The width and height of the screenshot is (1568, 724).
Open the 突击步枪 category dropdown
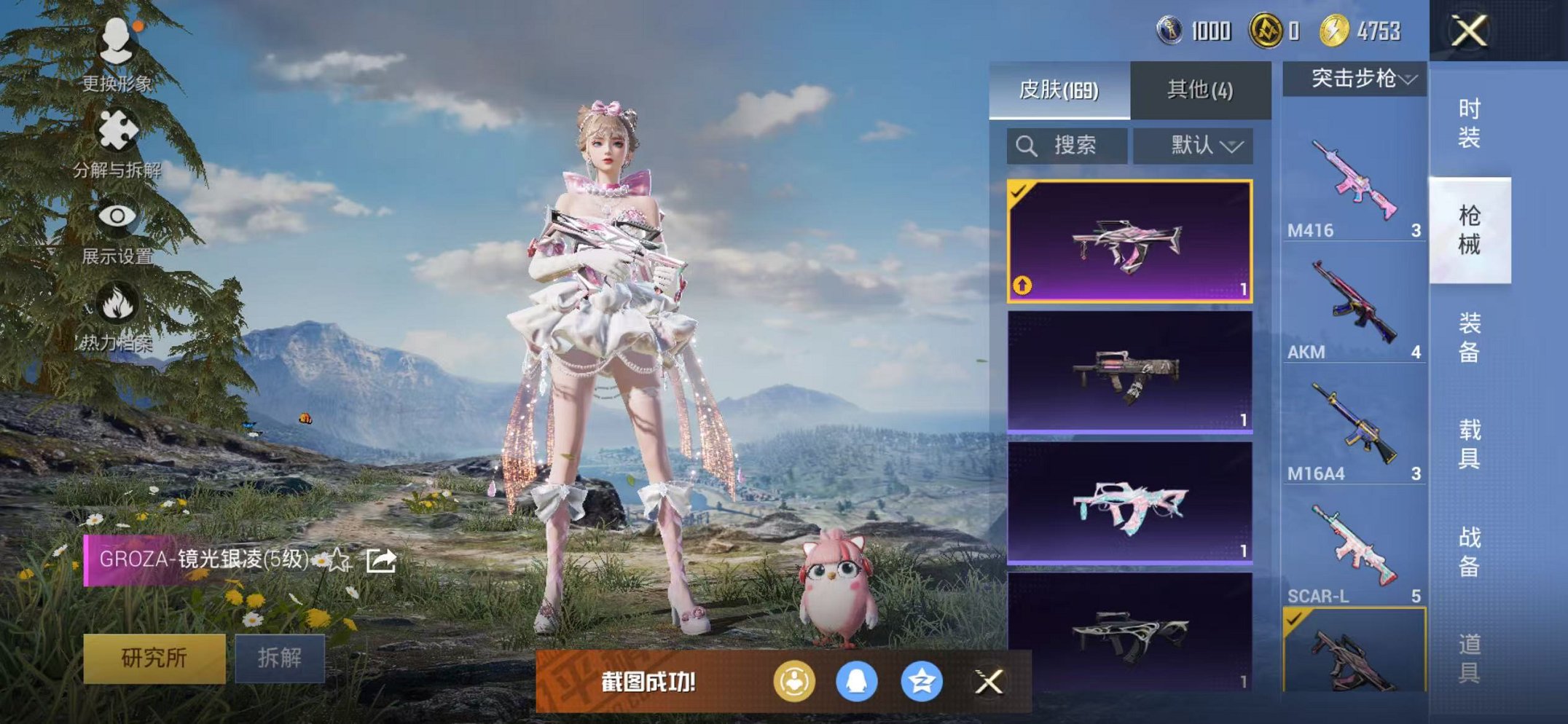click(1352, 79)
